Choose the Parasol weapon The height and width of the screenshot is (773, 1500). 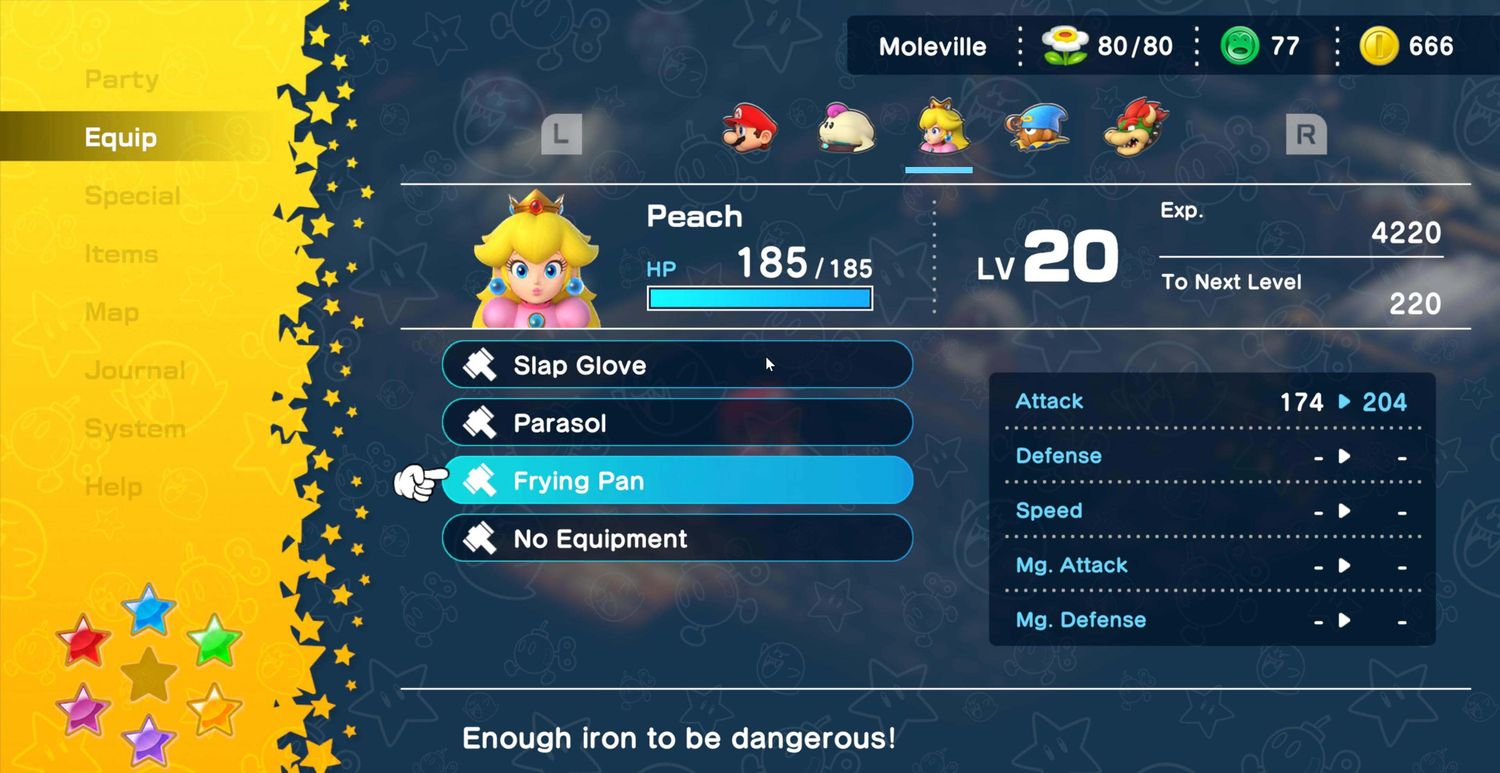coord(677,423)
